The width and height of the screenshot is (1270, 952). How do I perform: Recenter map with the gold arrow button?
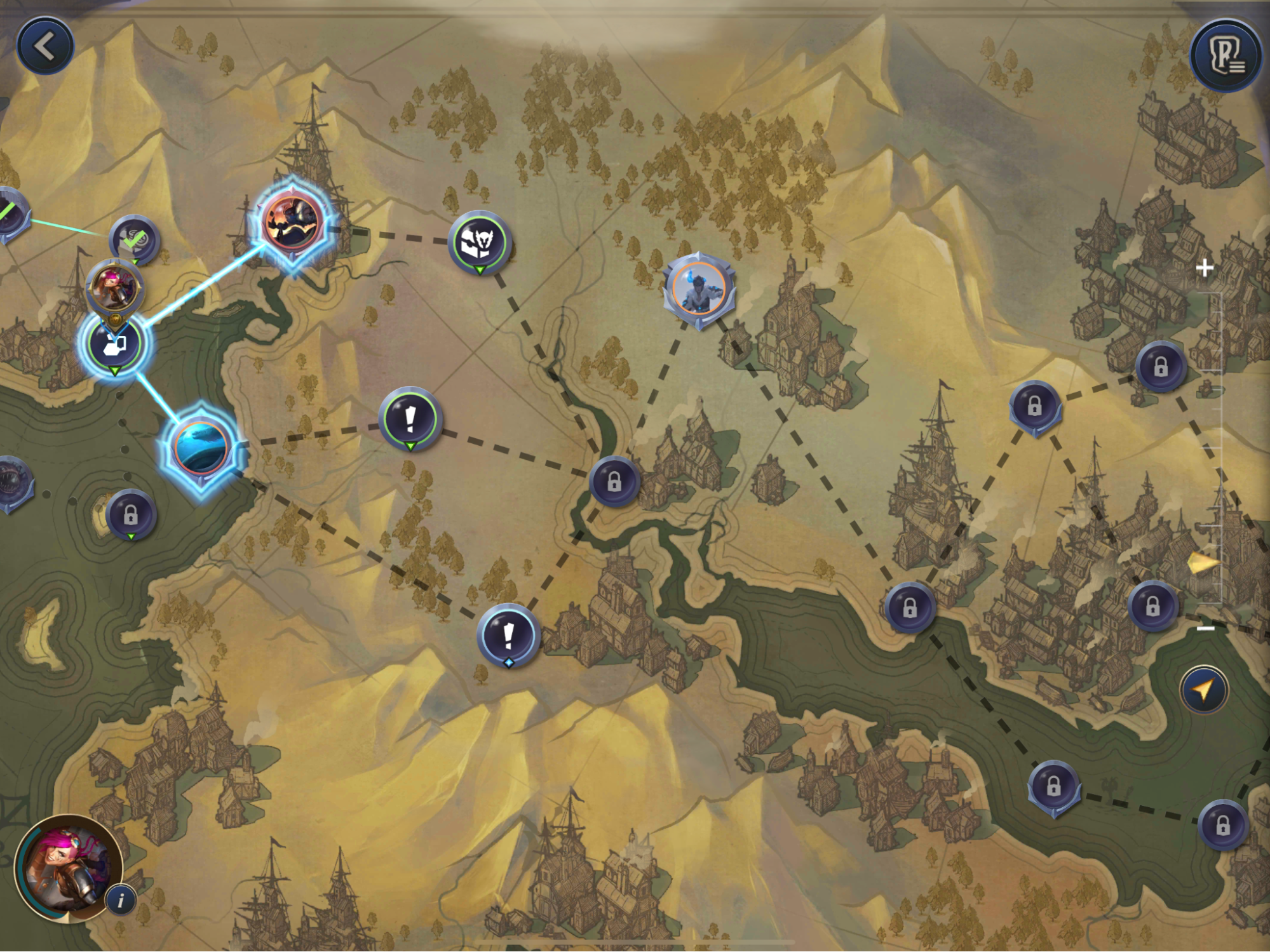point(1203,689)
